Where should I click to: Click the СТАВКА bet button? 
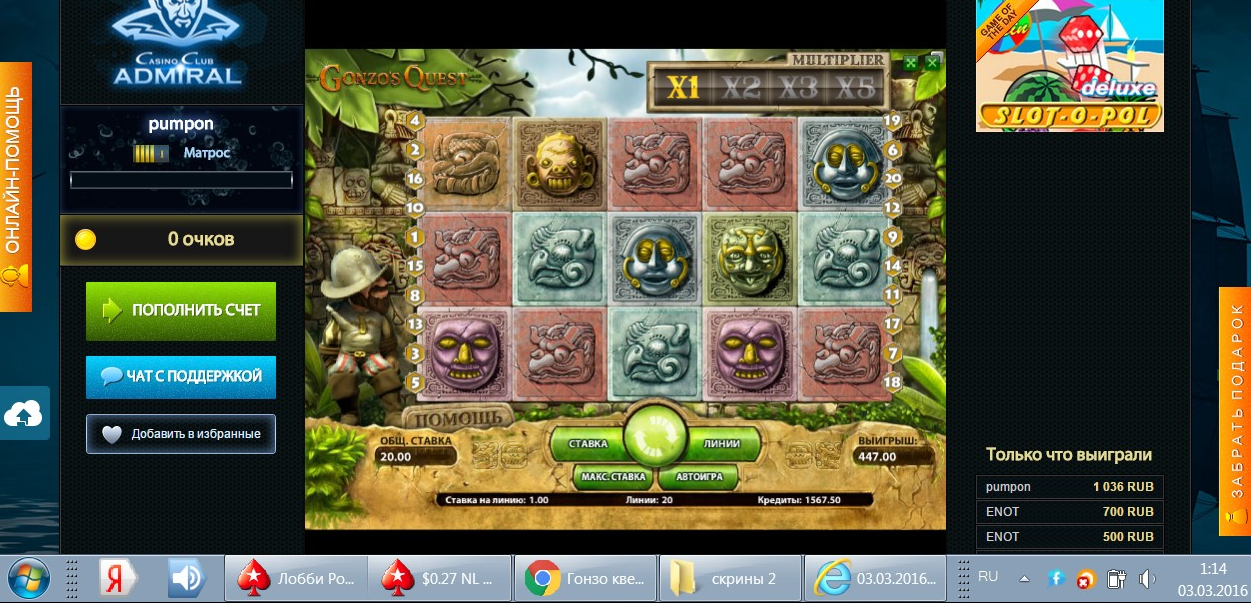coord(588,442)
